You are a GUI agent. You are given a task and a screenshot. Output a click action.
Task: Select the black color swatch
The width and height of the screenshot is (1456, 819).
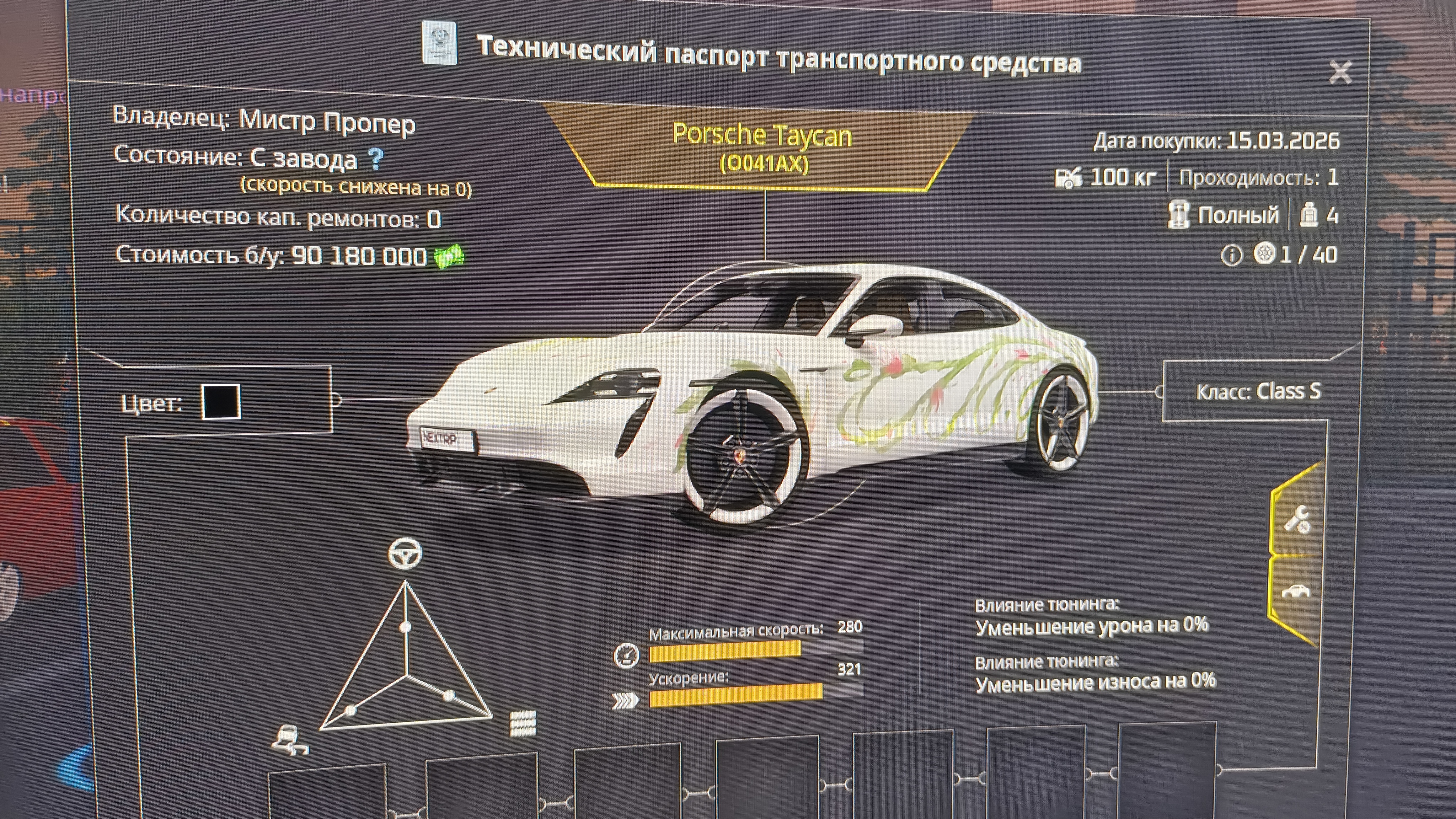pyautogui.click(x=221, y=402)
